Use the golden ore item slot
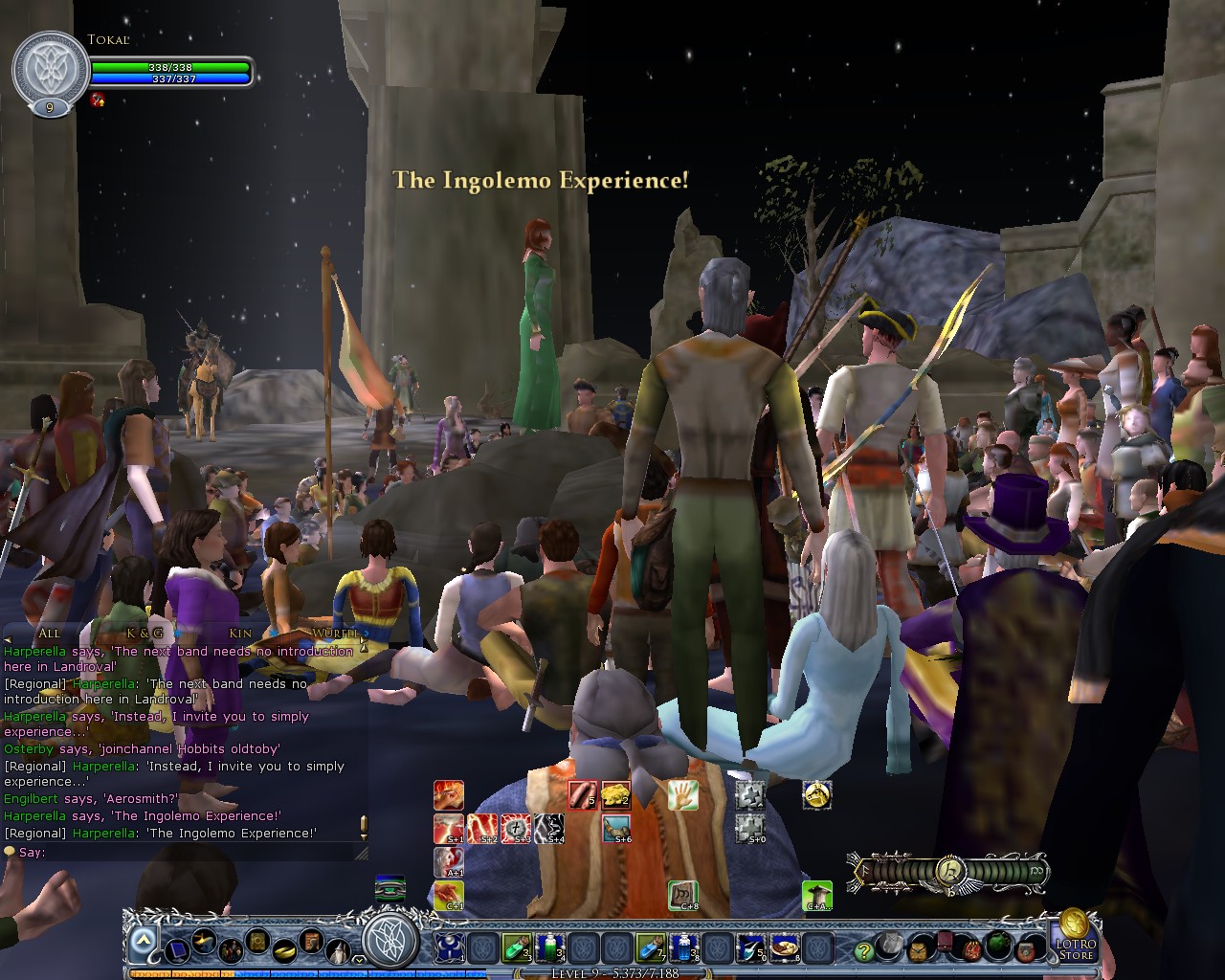The image size is (1225, 980). [x=615, y=795]
